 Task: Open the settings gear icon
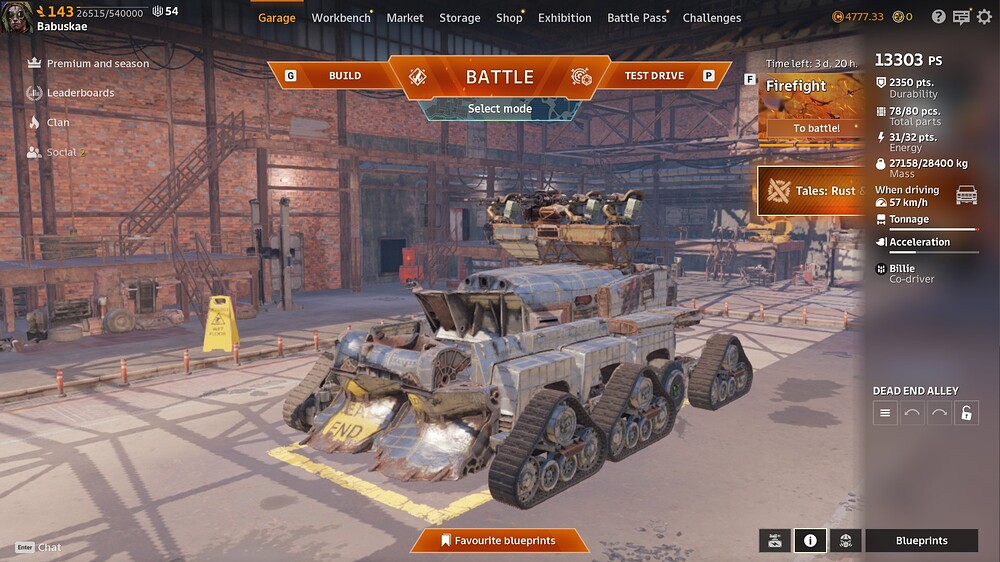click(984, 17)
